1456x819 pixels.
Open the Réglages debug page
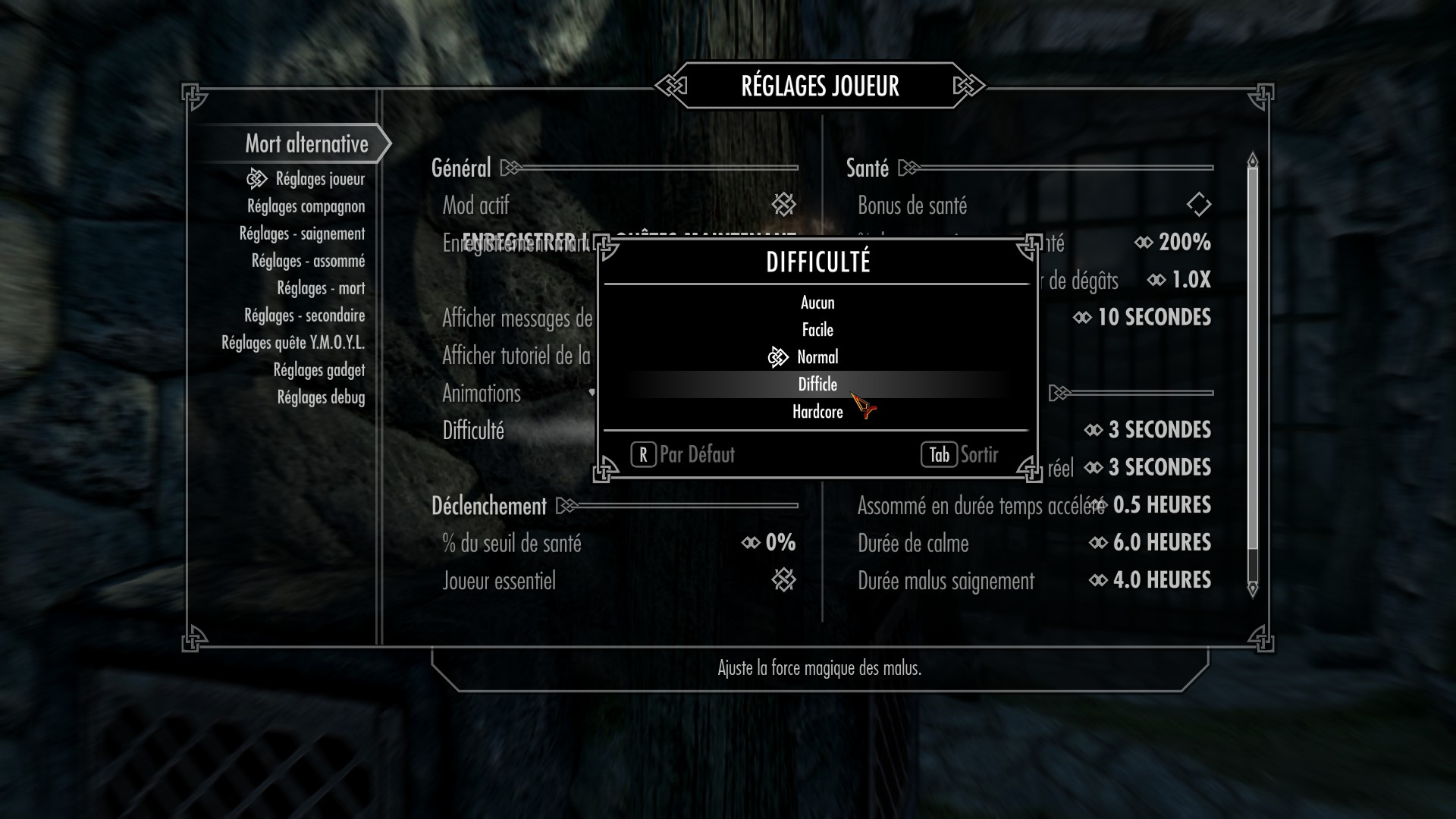[321, 397]
